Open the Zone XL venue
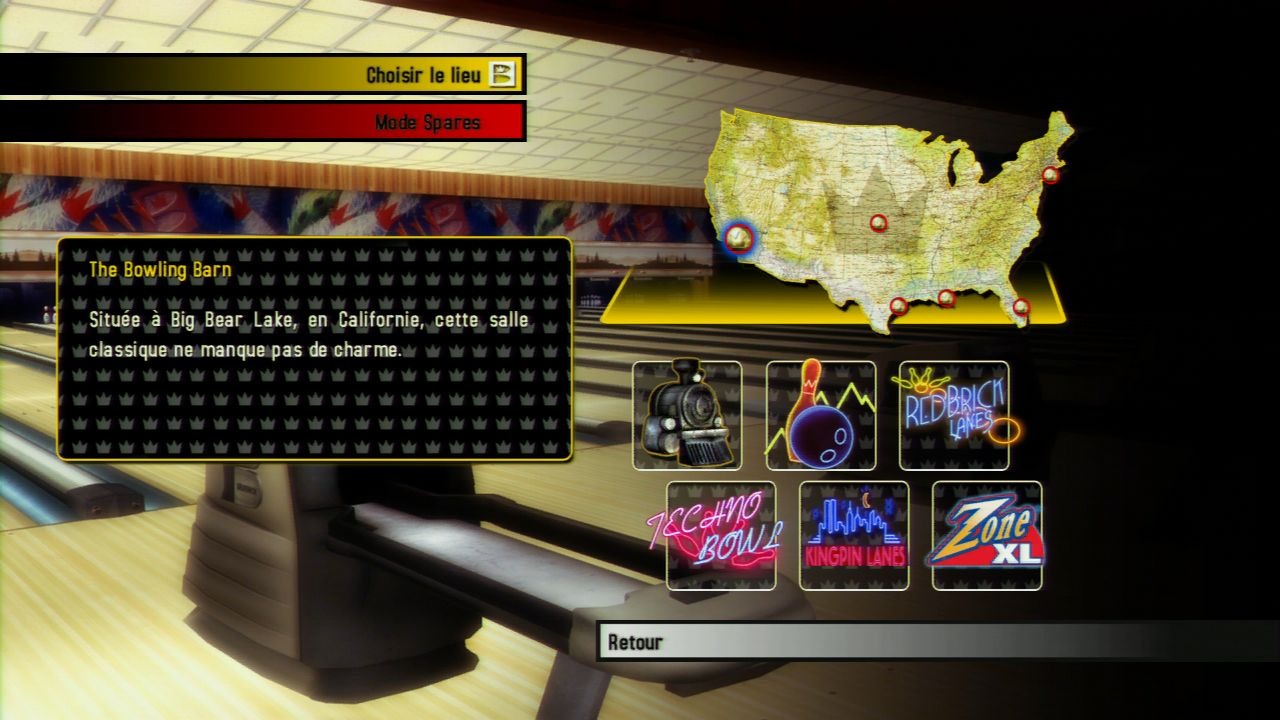The width and height of the screenshot is (1280, 720). click(987, 535)
